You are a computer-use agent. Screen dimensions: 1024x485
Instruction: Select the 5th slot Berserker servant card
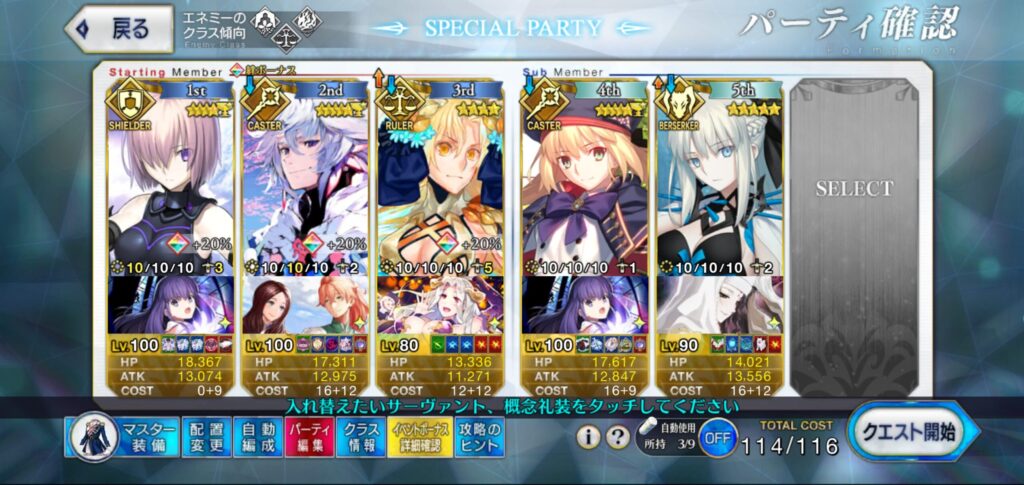pos(718,180)
